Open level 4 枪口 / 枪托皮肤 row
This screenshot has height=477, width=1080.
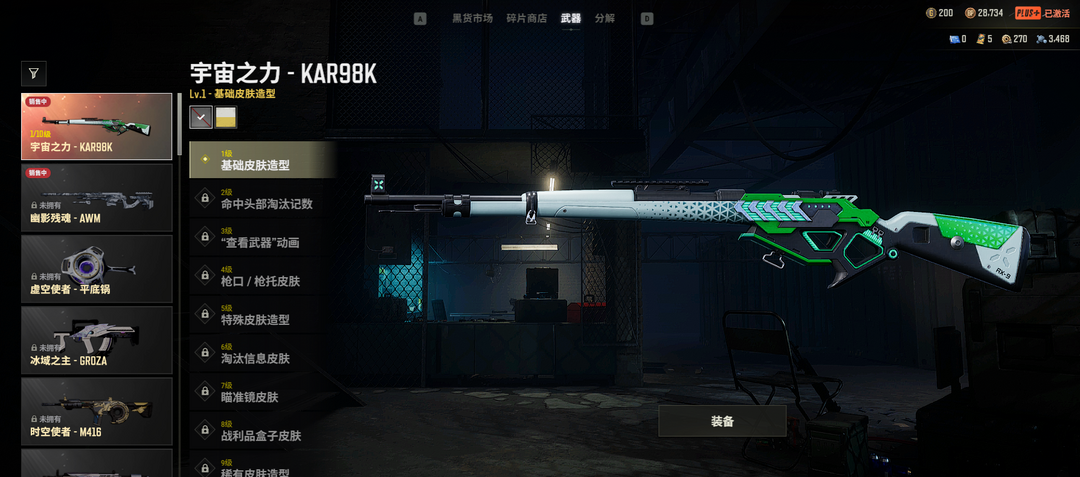pos(262,278)
